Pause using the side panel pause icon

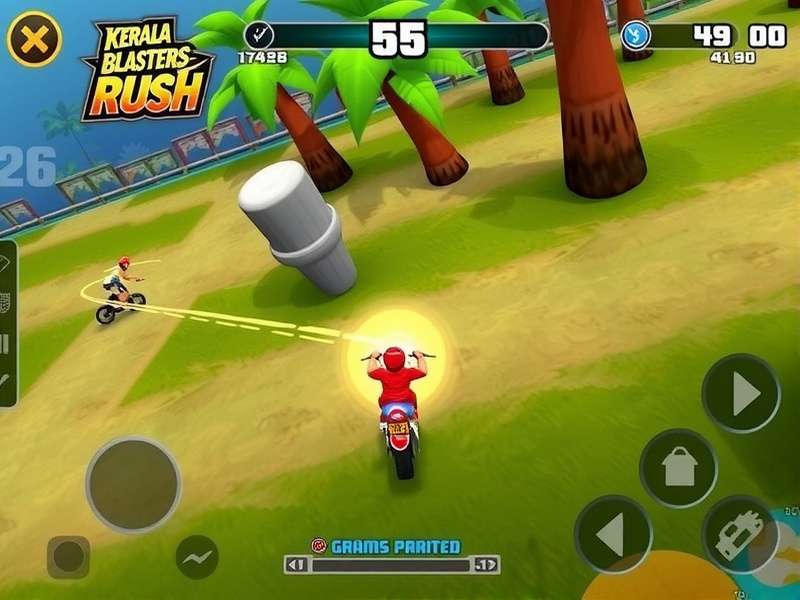[x=6, y=343]
